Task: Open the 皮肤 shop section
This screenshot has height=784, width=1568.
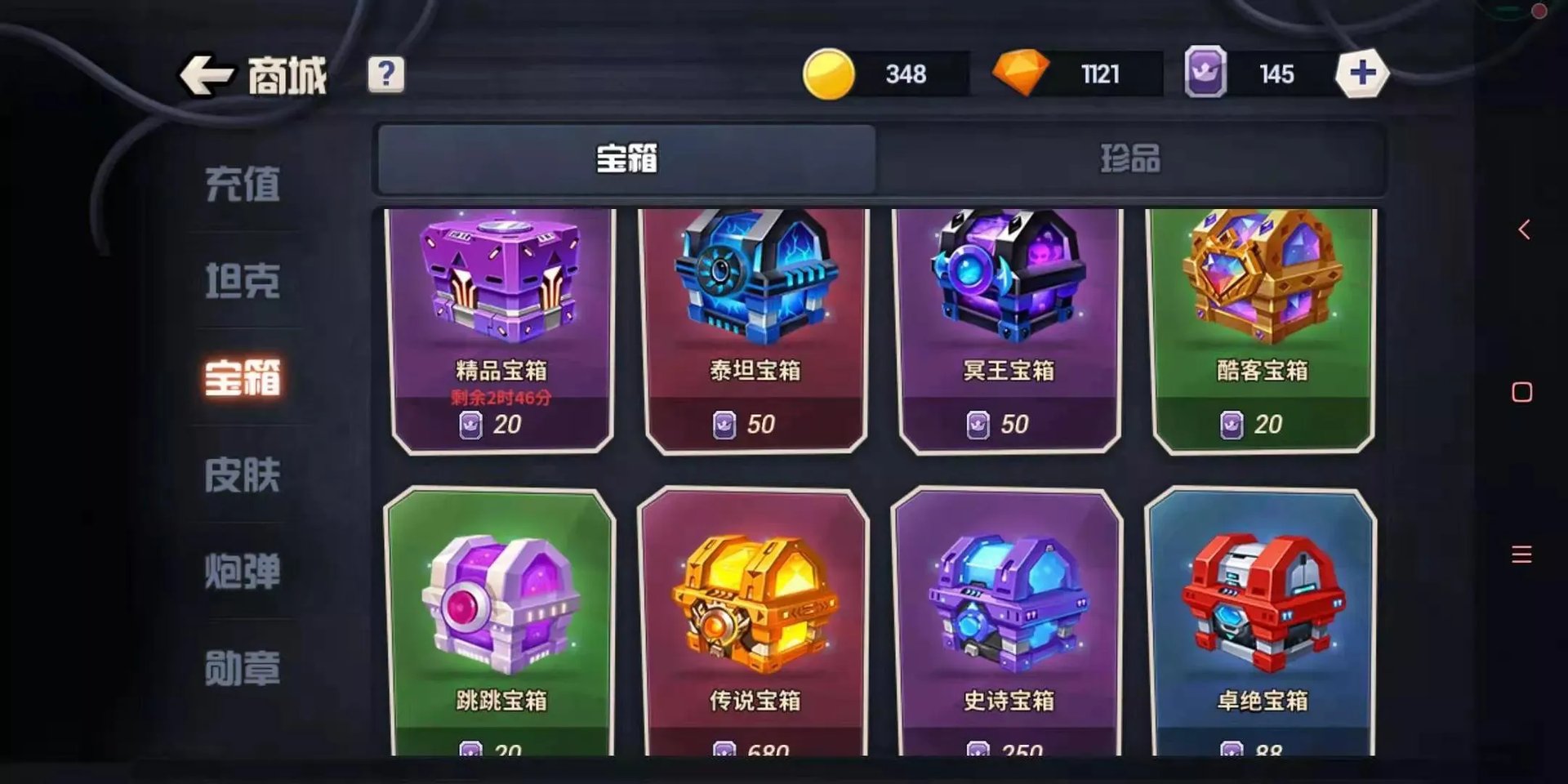Action: pos(243,476)
